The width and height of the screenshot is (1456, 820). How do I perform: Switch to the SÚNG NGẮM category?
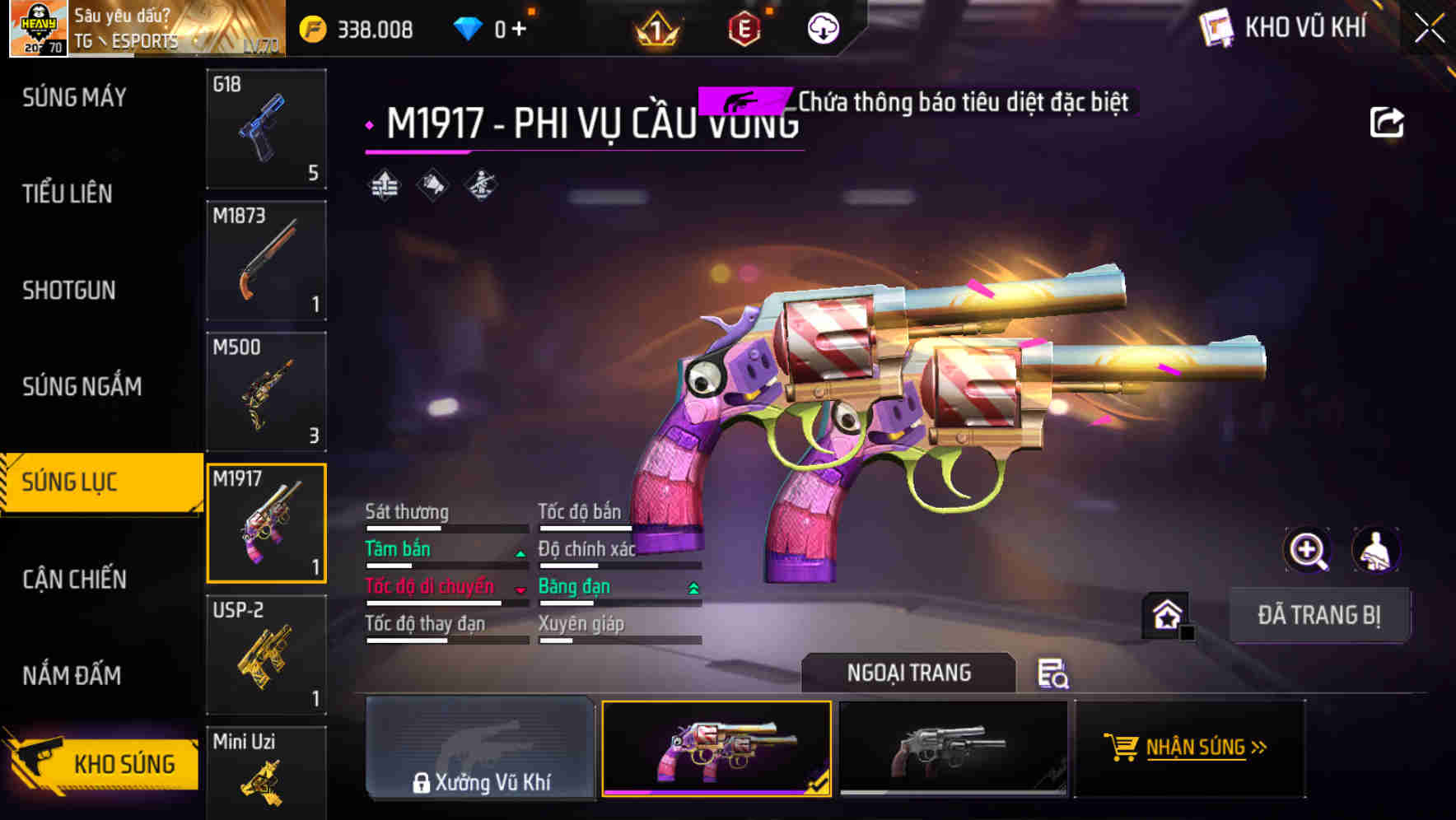[x=80, y=386]
